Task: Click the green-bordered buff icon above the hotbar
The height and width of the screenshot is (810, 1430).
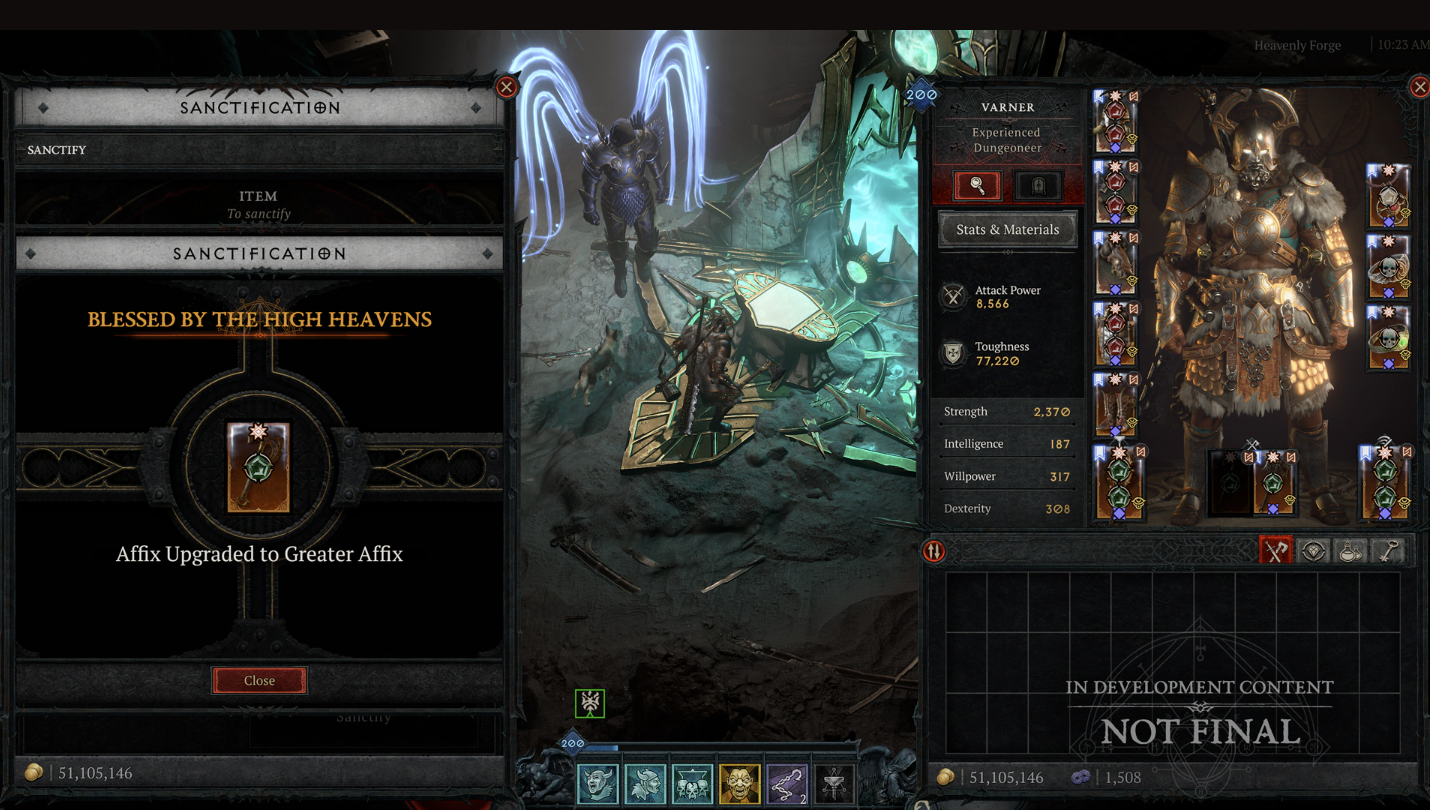Action: click(x=590, y=703)
